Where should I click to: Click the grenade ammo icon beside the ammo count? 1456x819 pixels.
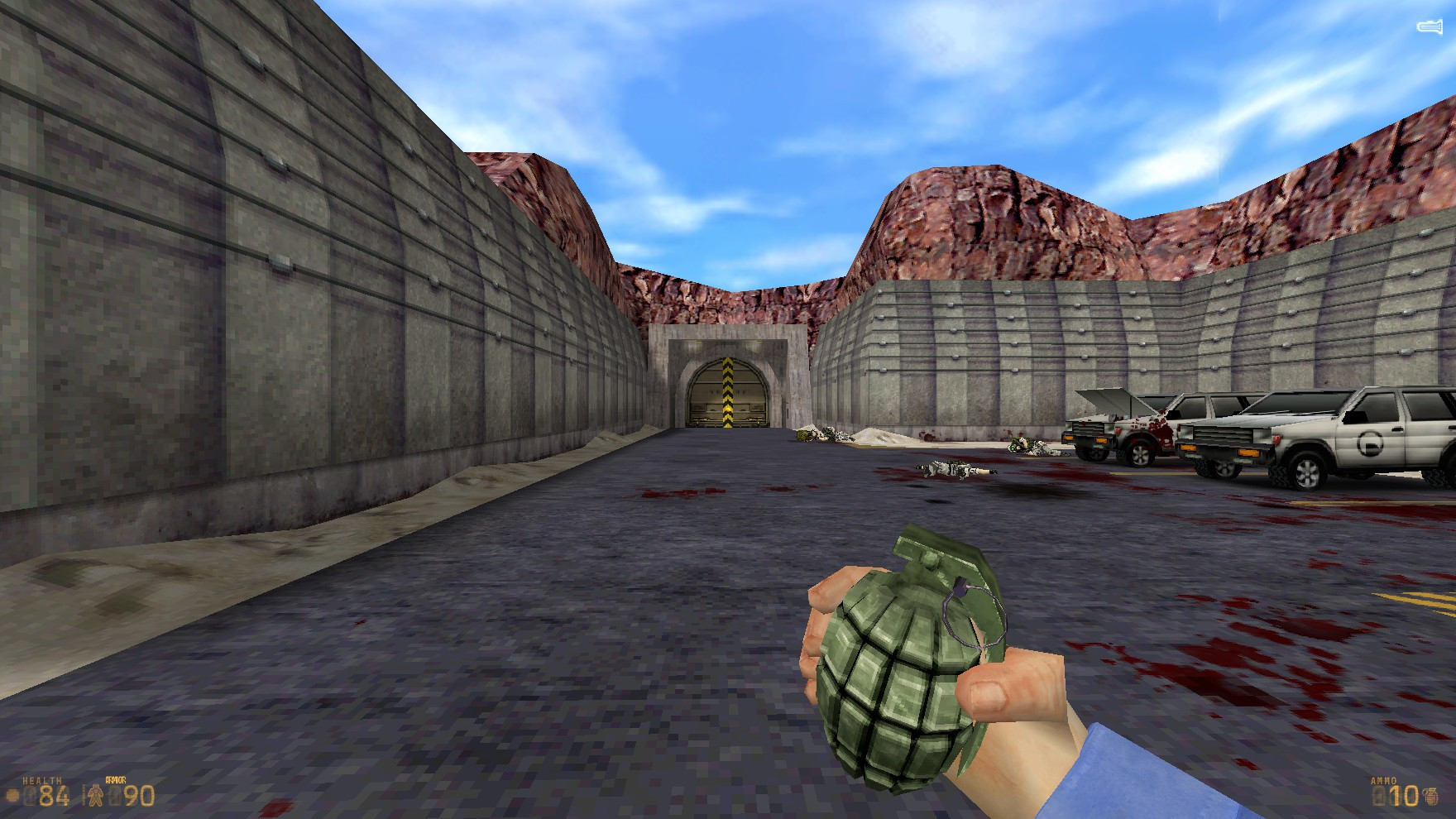click(1430, 797)
